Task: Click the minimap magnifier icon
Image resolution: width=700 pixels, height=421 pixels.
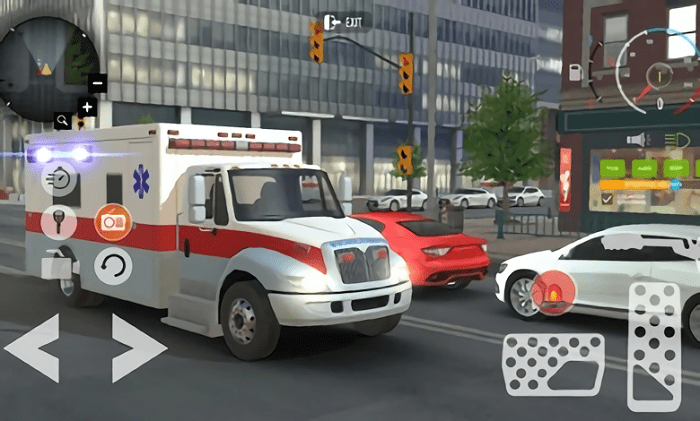Action: [63, 121]
